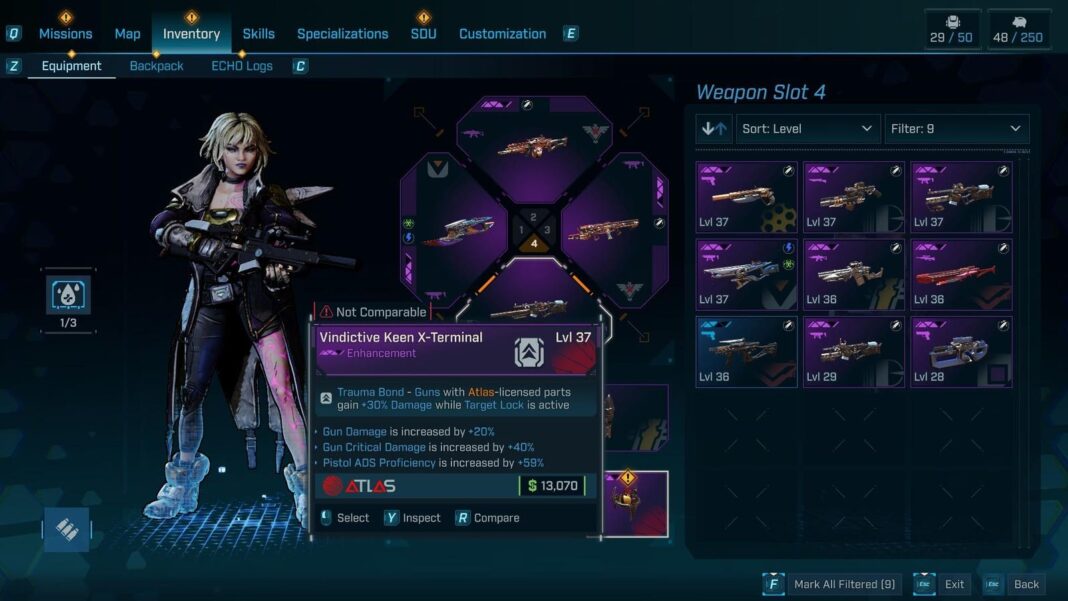1068x601 pixels.
Task: Open the Missions tab
Action: tap(65, 34)
